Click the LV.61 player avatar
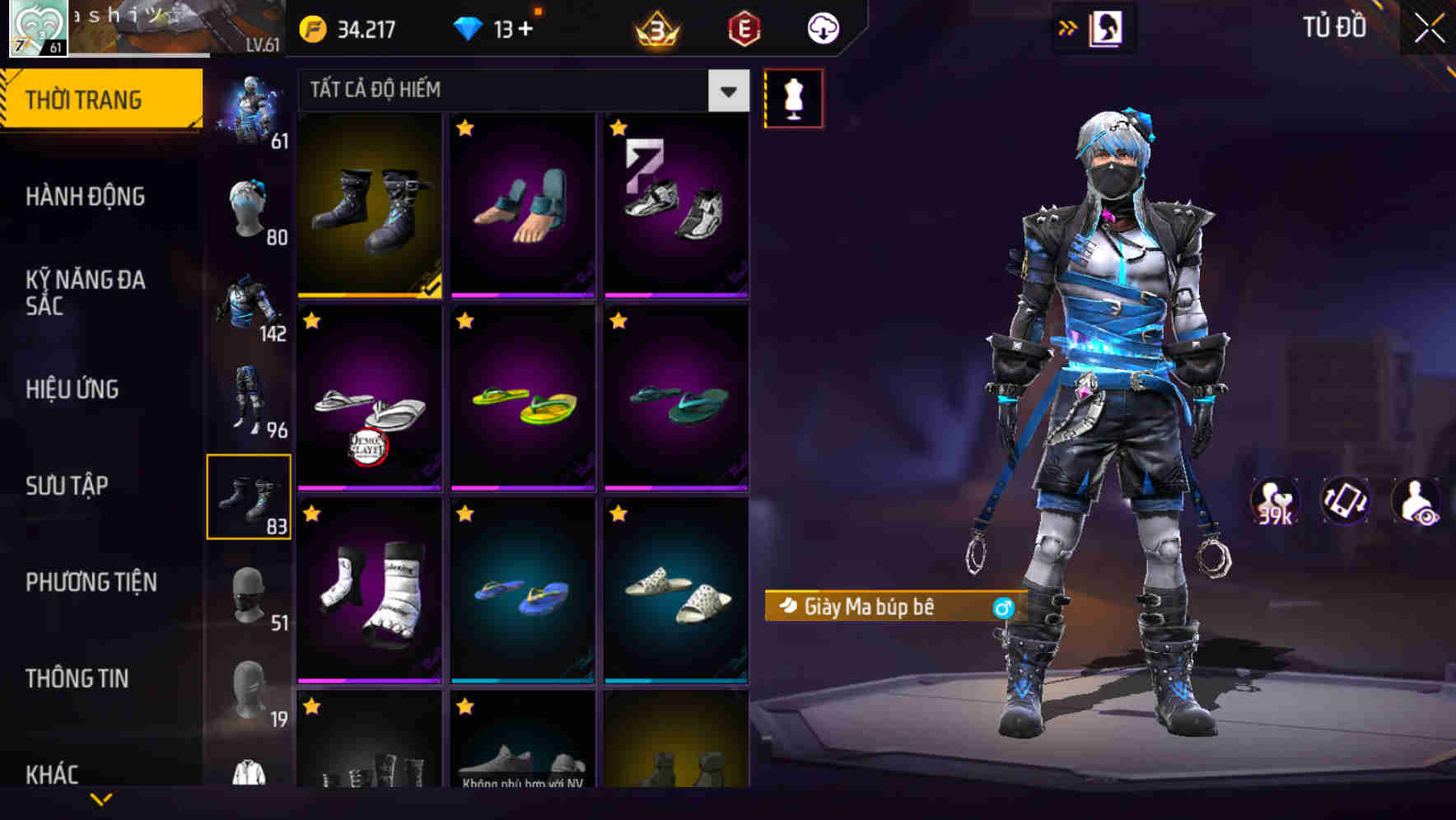This screenshot has width=1456, height=820. 36,26
